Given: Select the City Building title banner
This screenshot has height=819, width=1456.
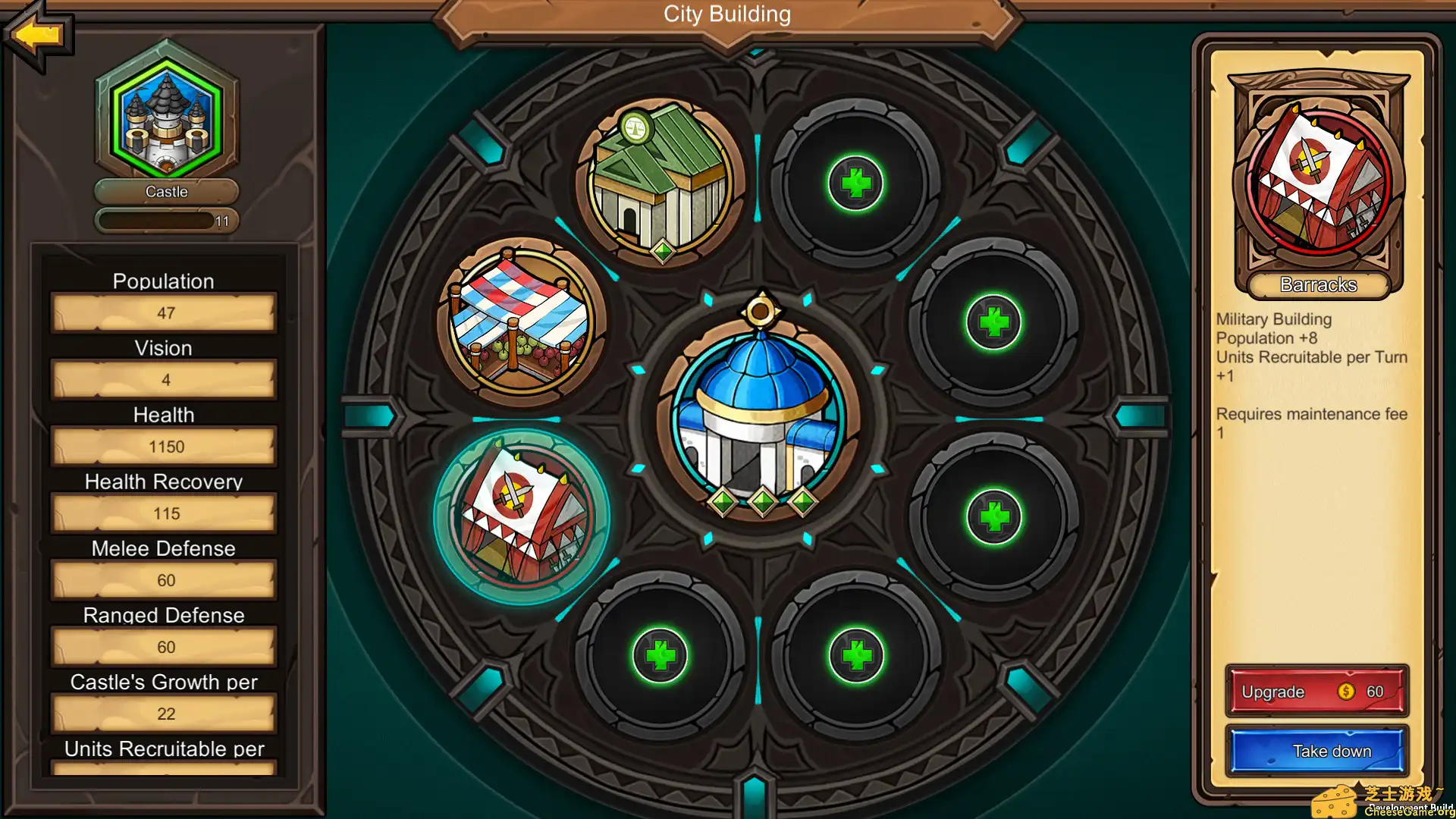Looking at the screenshot, I should click(726, 14).
